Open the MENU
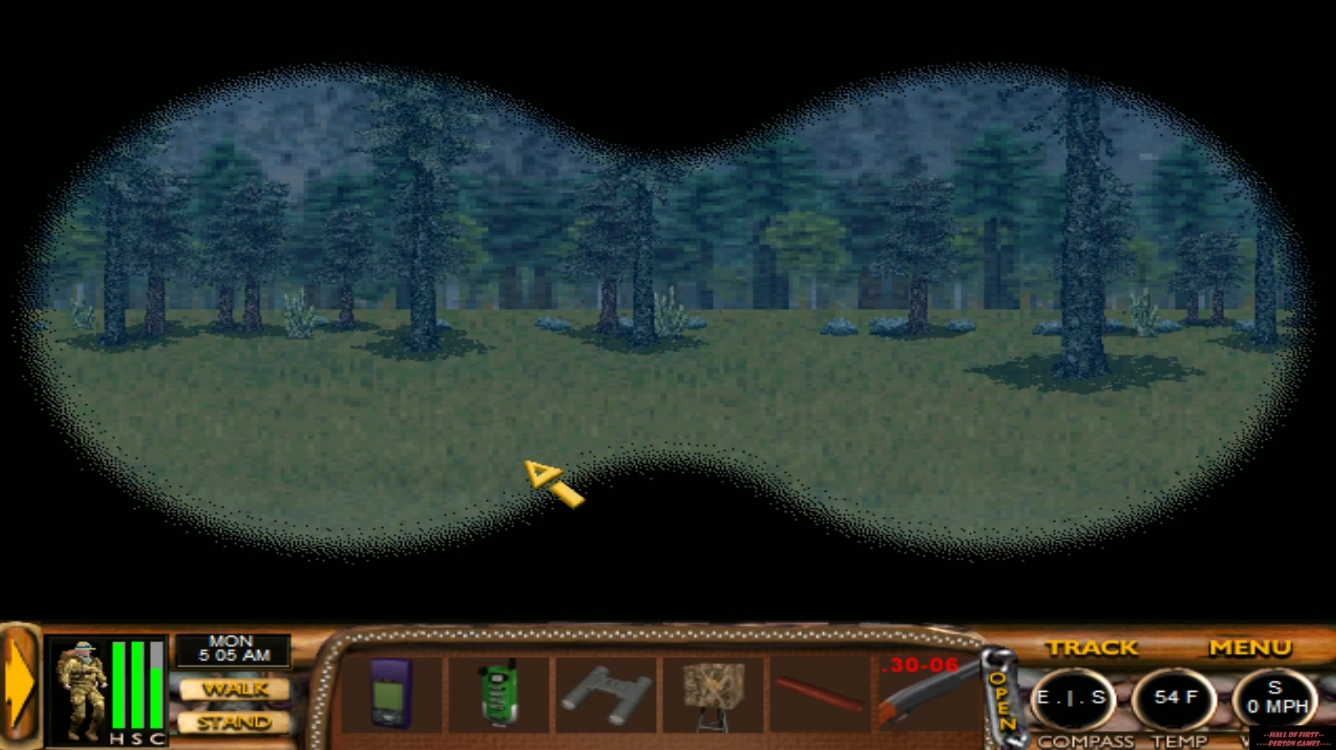 point(1249,647)
